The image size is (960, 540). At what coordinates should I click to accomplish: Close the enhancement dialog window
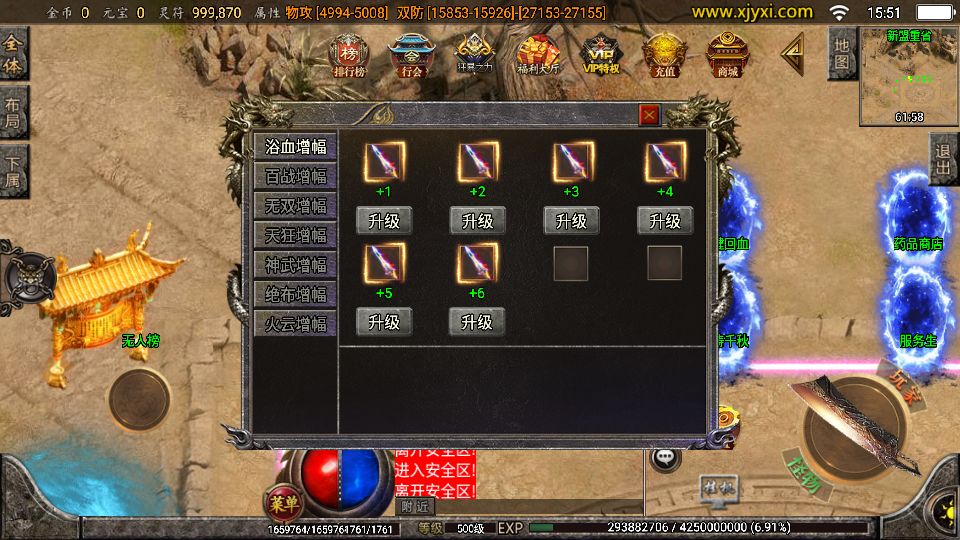650,115
